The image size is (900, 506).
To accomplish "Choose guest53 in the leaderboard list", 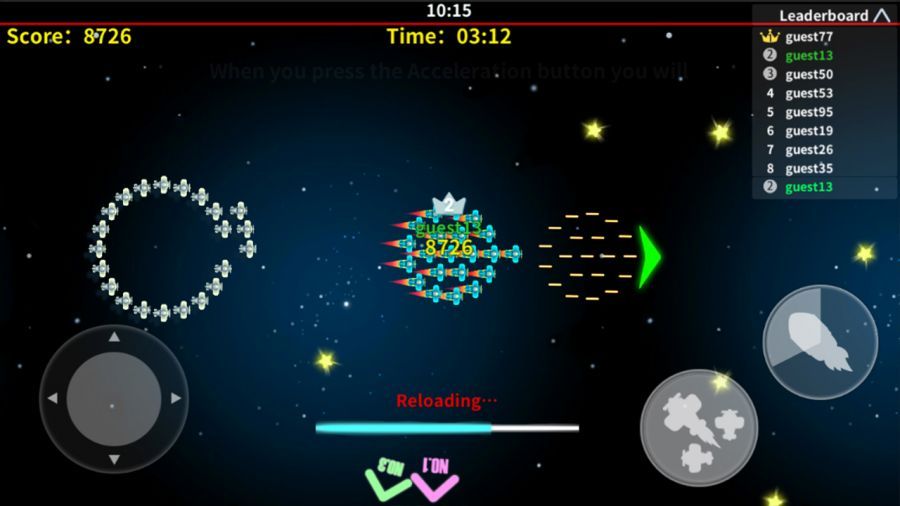I will [808, 93].
